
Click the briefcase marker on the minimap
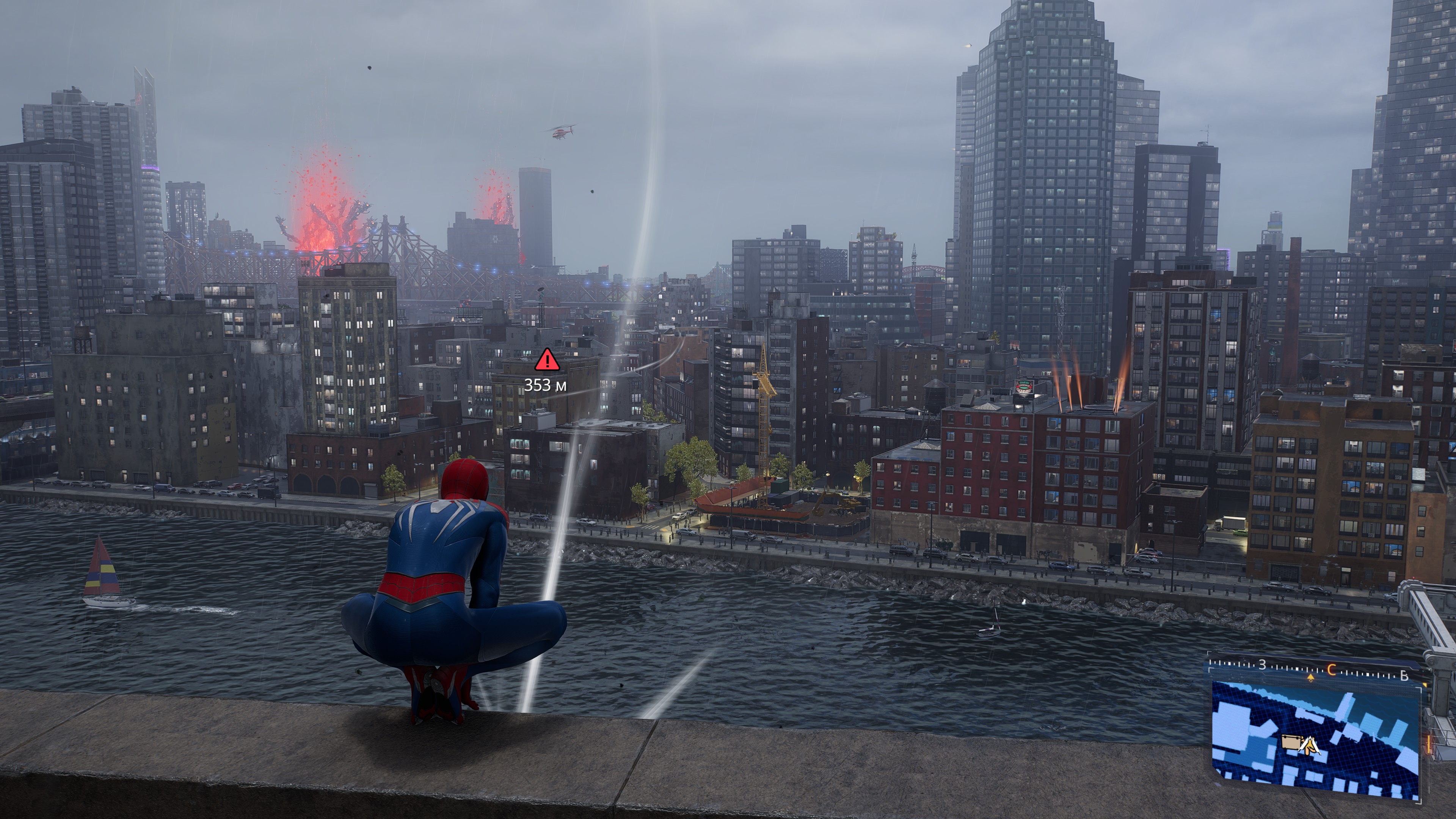coord(1290,742)
